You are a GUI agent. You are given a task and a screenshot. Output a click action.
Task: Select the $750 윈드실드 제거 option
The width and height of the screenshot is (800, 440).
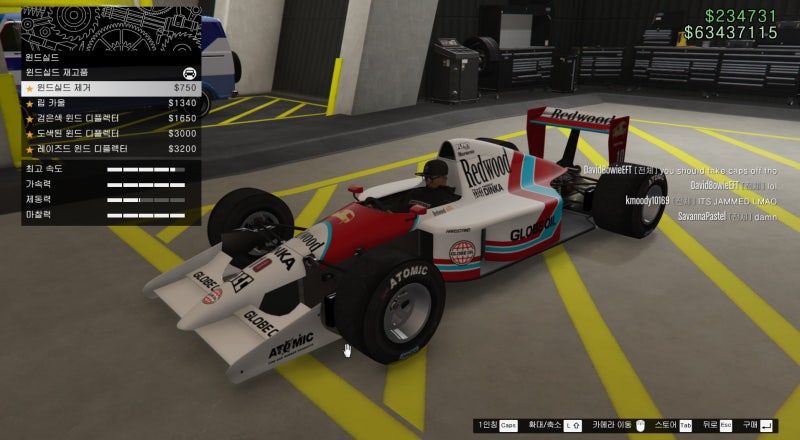click(110, 88)
